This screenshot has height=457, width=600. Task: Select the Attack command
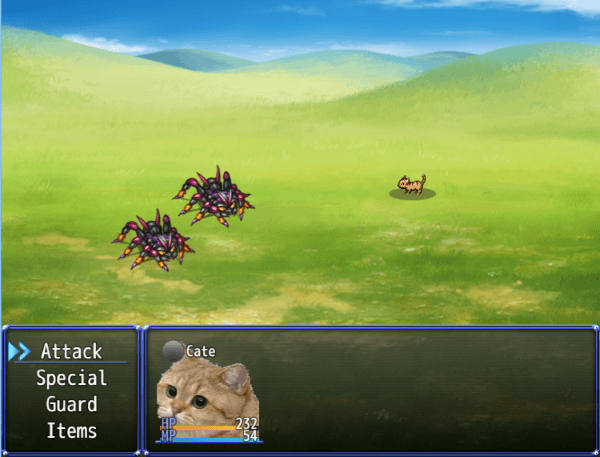coord(71,352)
